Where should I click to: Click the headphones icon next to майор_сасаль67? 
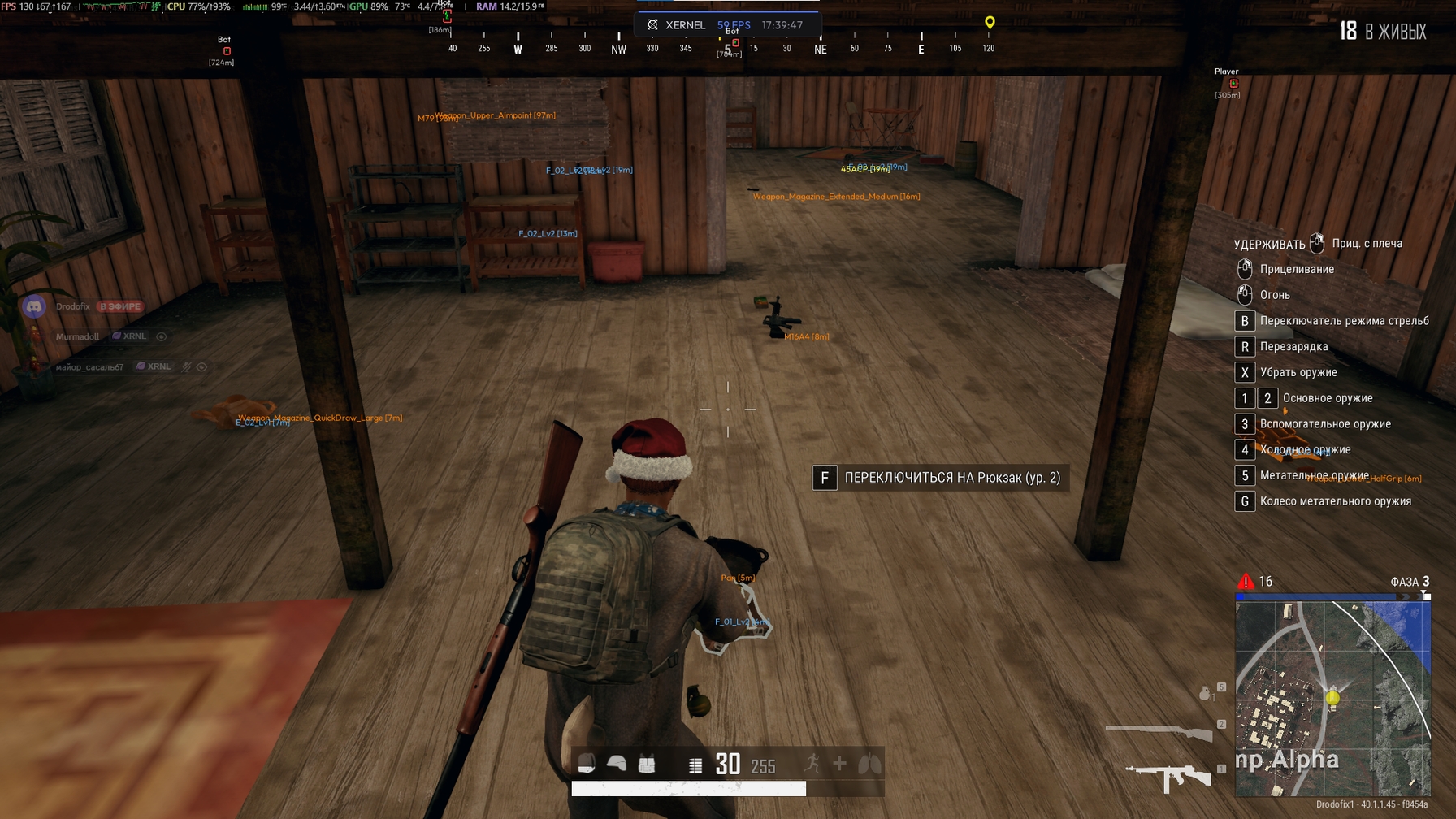coord(202,366)
